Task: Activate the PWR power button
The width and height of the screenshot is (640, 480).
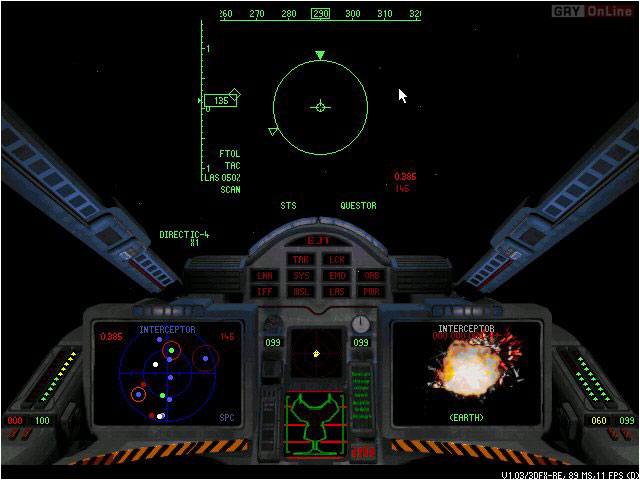Action: coord(371,291)
